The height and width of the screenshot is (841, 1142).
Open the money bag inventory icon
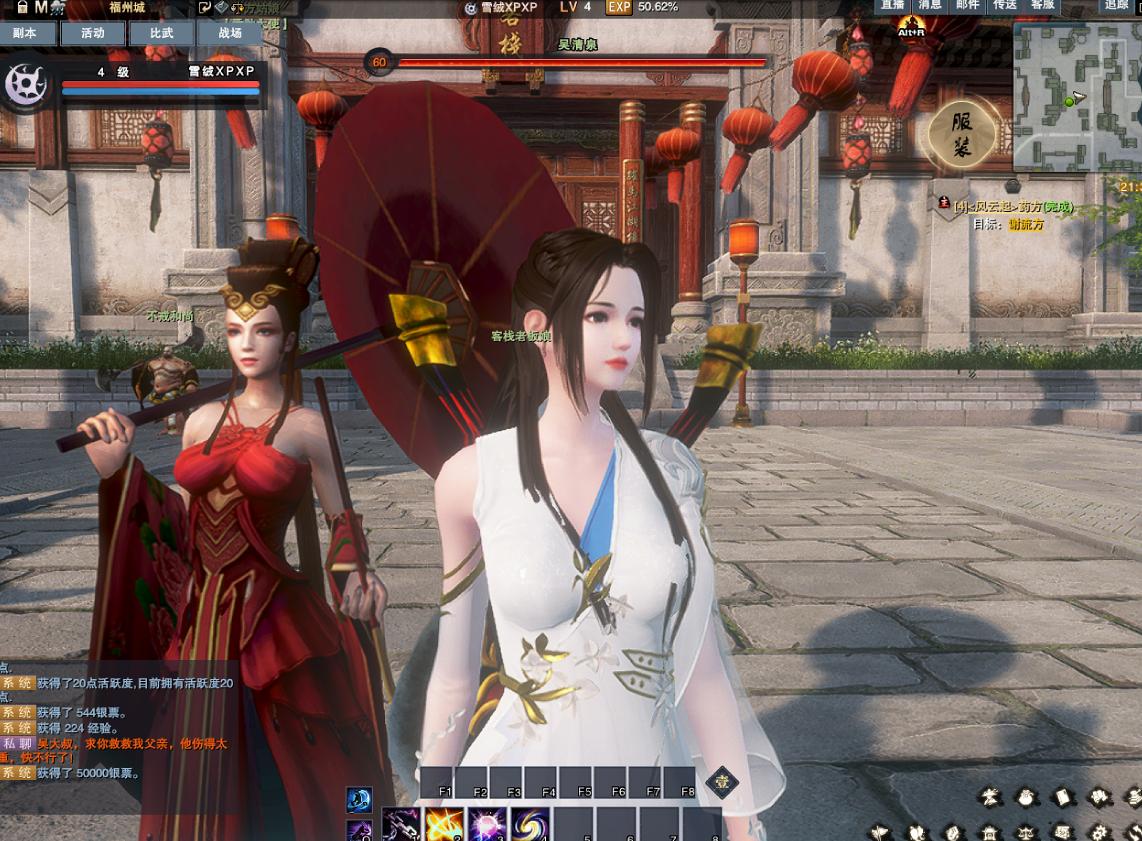pyautogui.click(x=1027, y=797)
